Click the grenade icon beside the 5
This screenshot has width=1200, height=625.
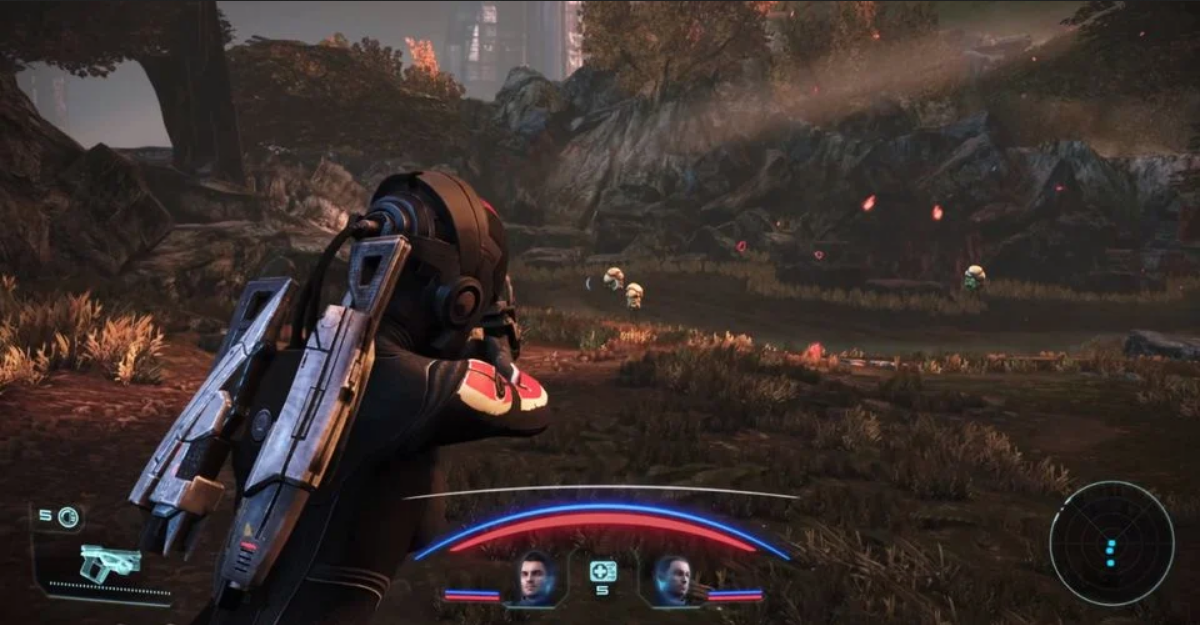pos(68,517)
